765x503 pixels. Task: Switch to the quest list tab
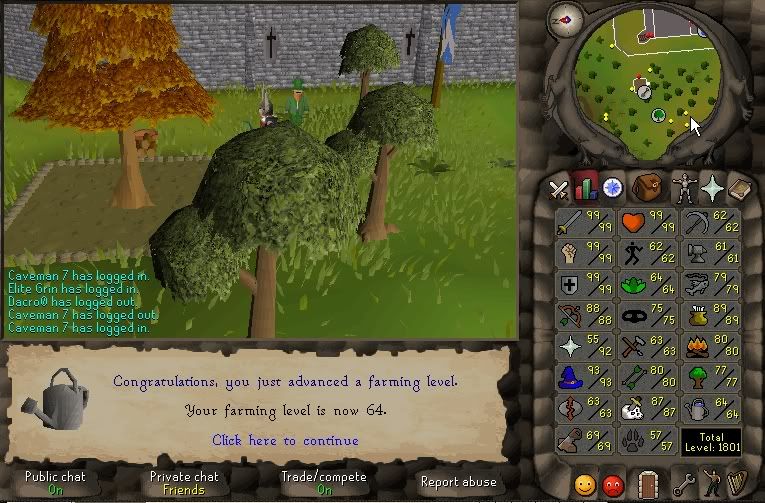[612, 187]
